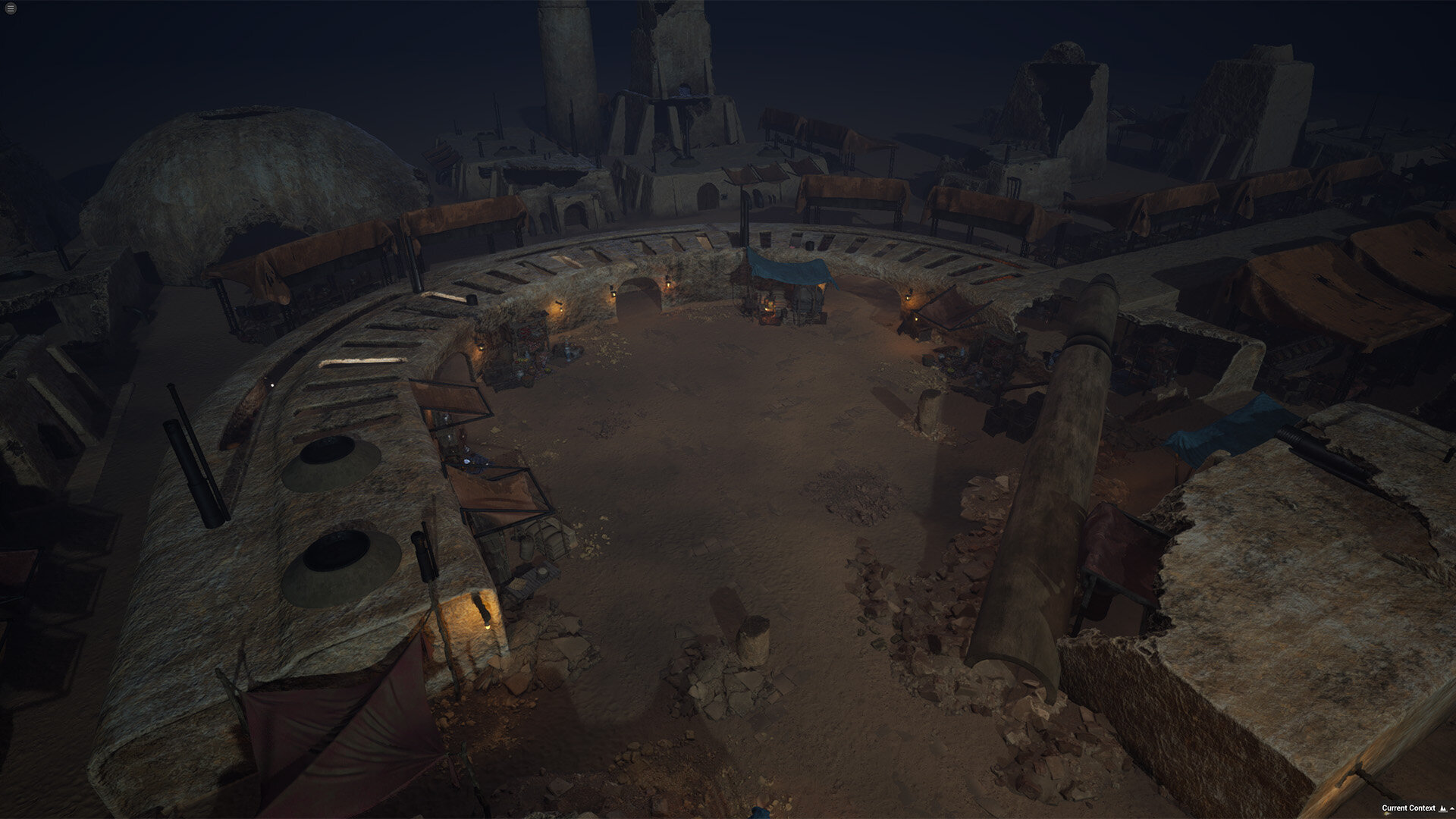Screen dimensions: 1456x819
Task: Expand the Current Context up-arrow
Action: (x=1451, y=808)
